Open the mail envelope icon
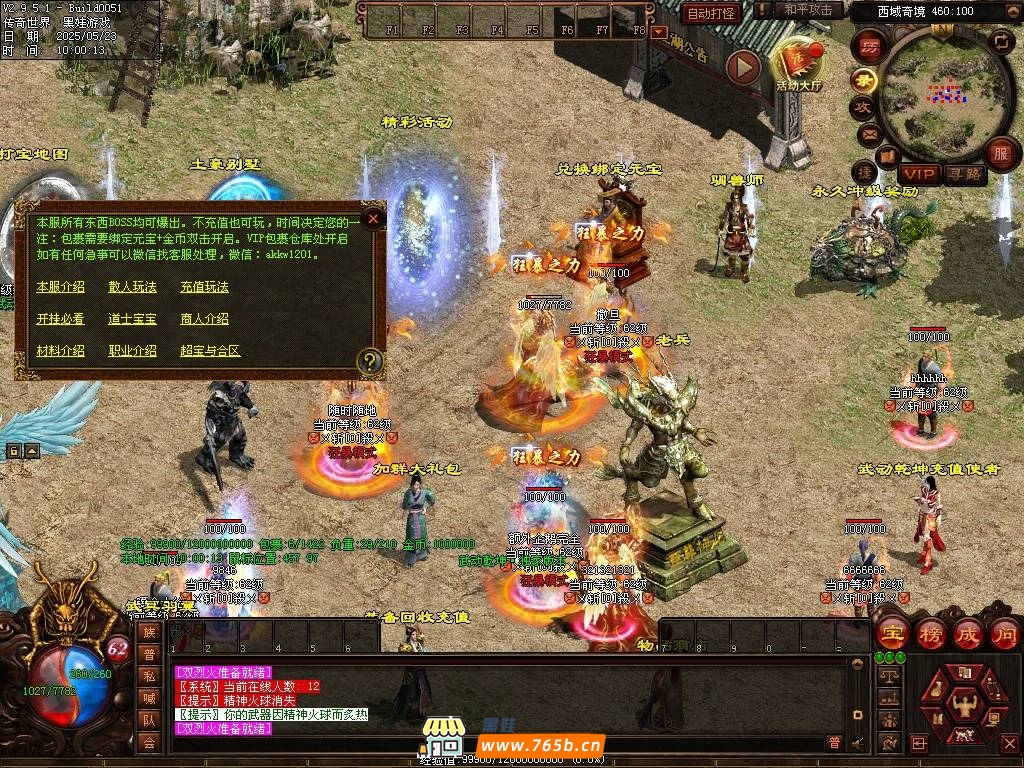 pos(865,132)
